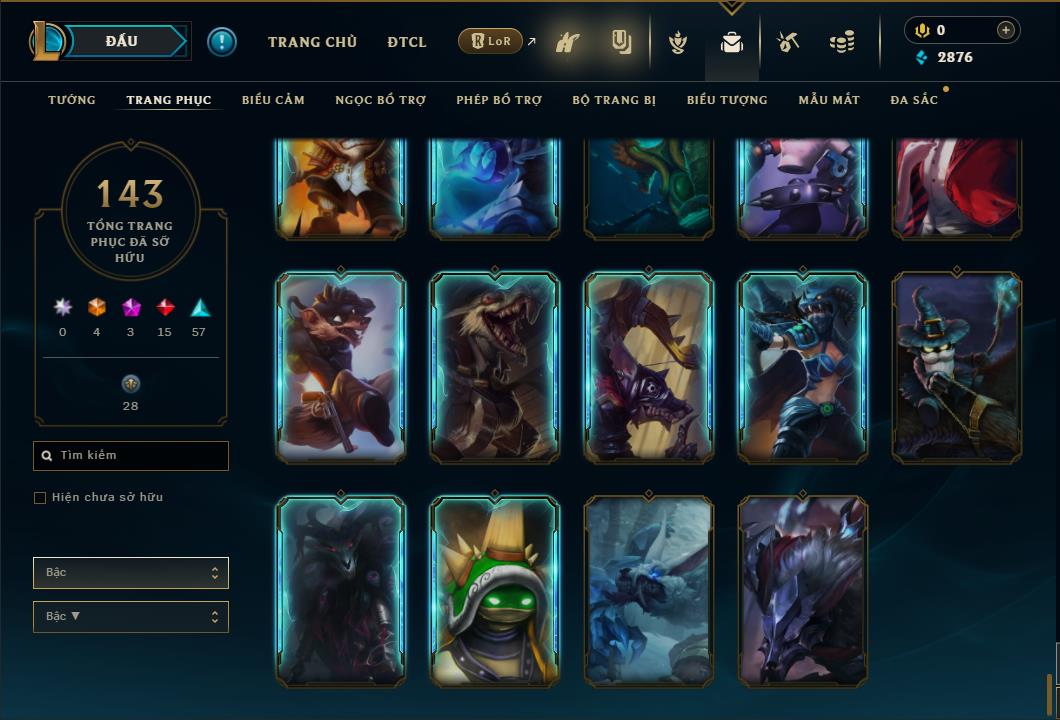Show the BỘ TRANG BỊ tab
This screenshot has height=720, width=1060.
(x=614, y=100)
